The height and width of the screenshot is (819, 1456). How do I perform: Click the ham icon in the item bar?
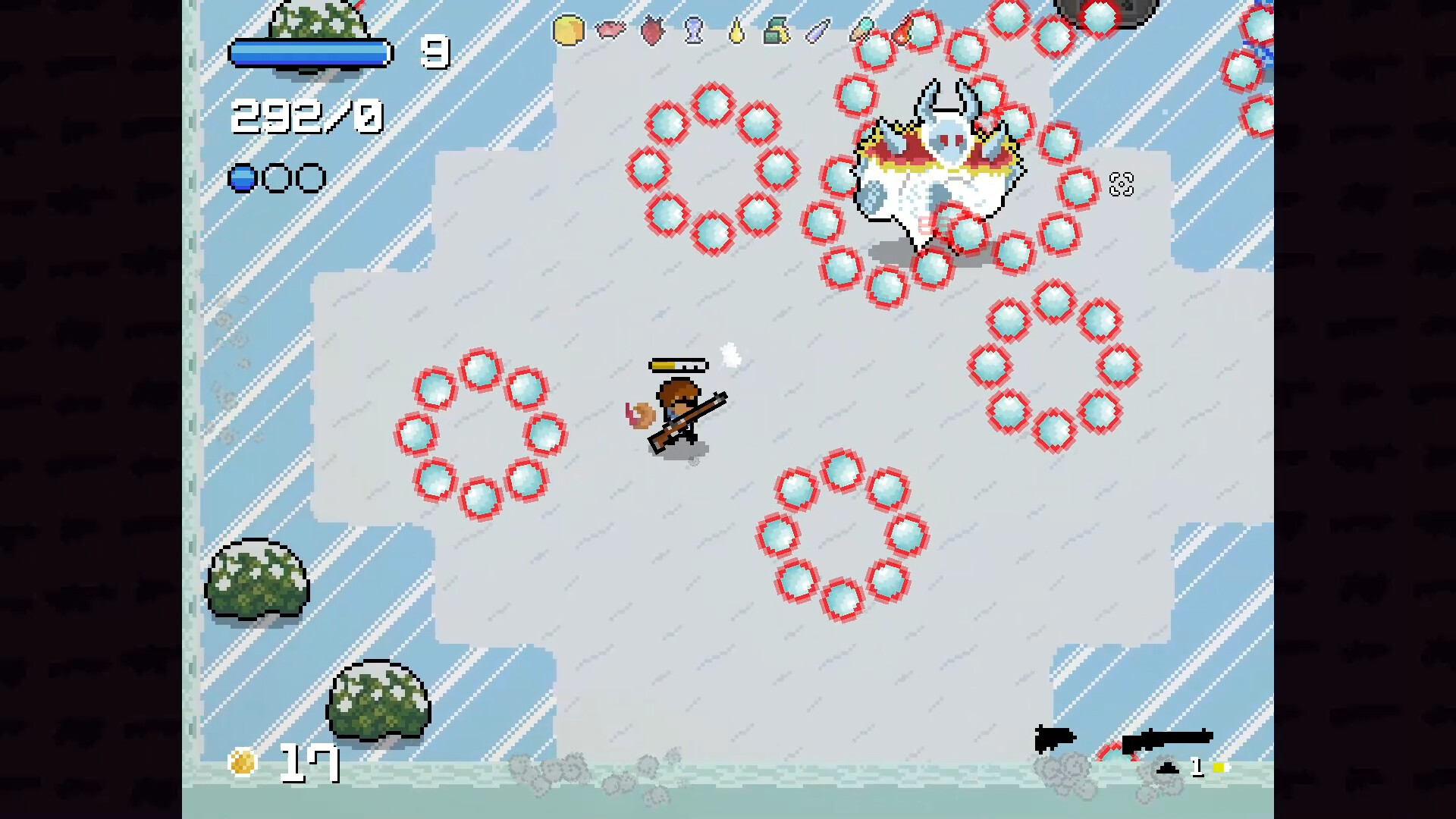611,30
